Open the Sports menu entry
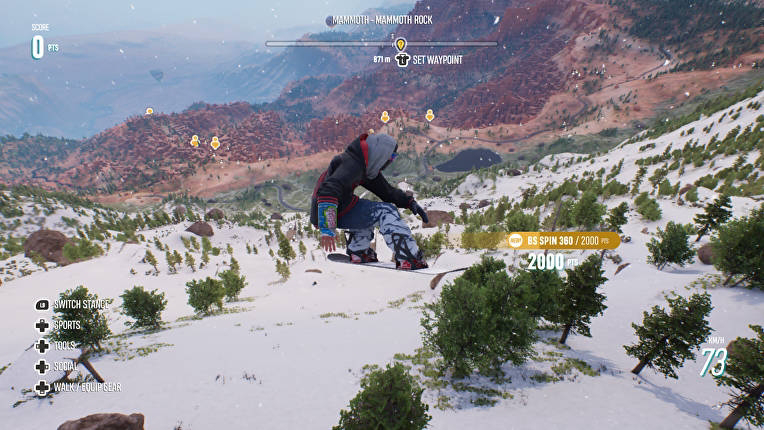Screen dimensions: 764x430 [67, 325]
